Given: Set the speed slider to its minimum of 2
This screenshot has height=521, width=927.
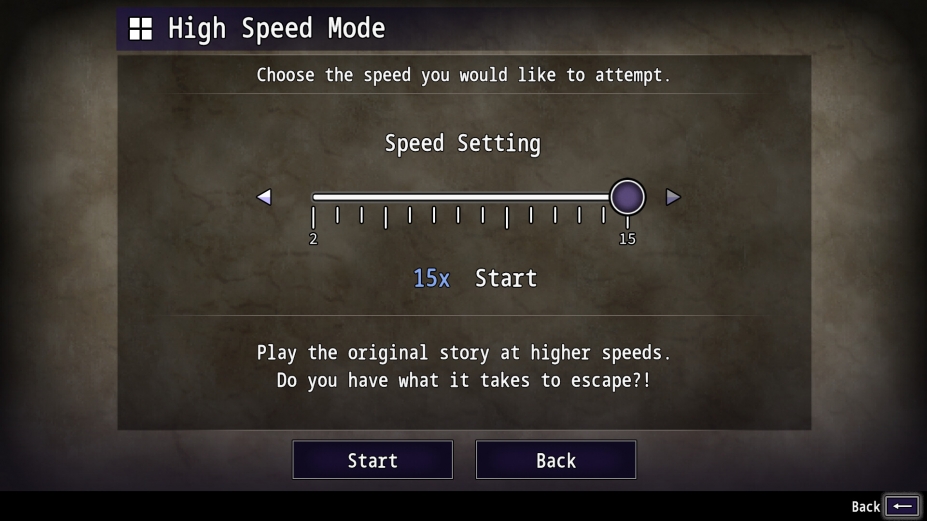Looking at the screenshot, I should (314, 198).
